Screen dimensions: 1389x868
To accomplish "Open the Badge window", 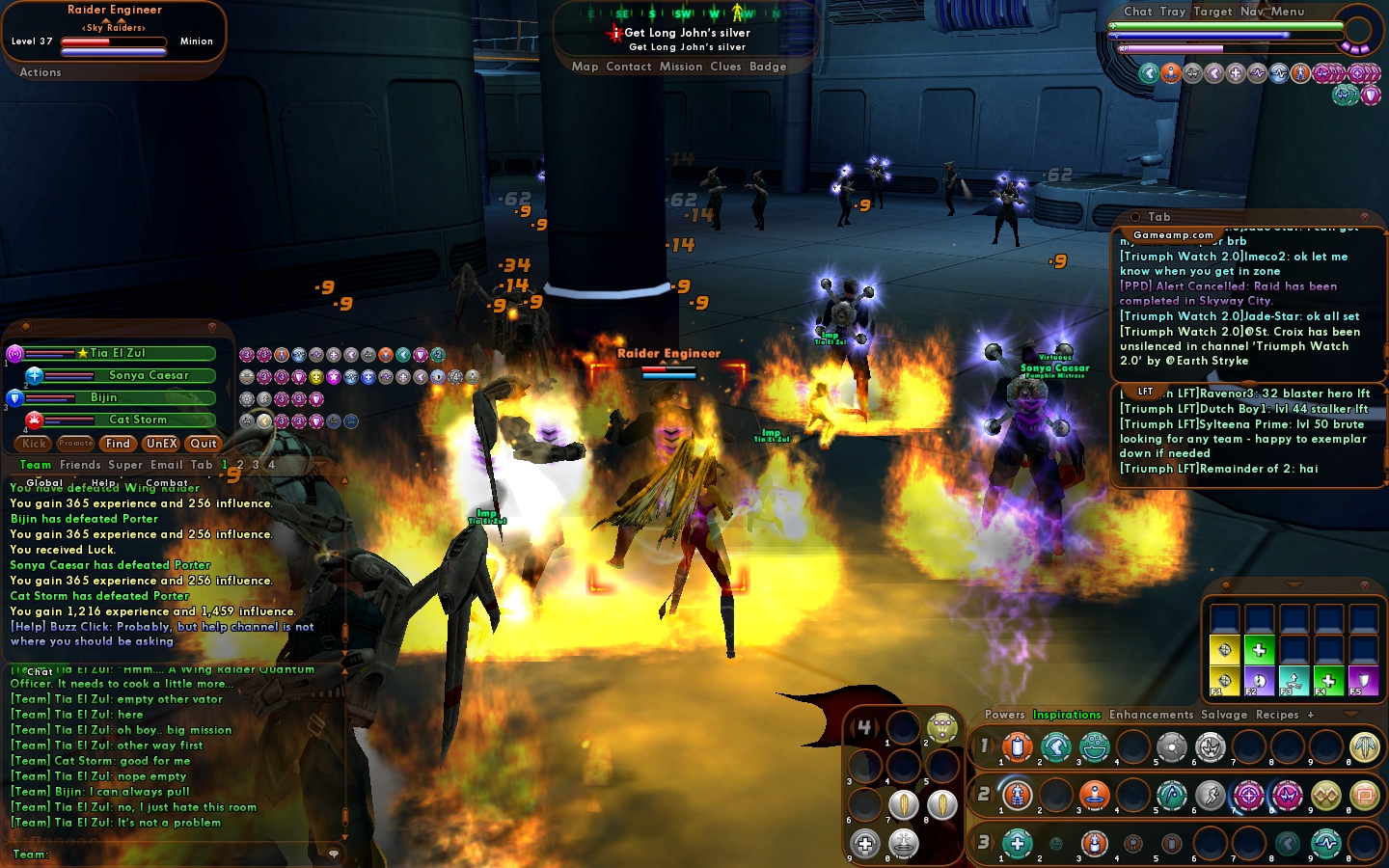I will click(768, 67).
